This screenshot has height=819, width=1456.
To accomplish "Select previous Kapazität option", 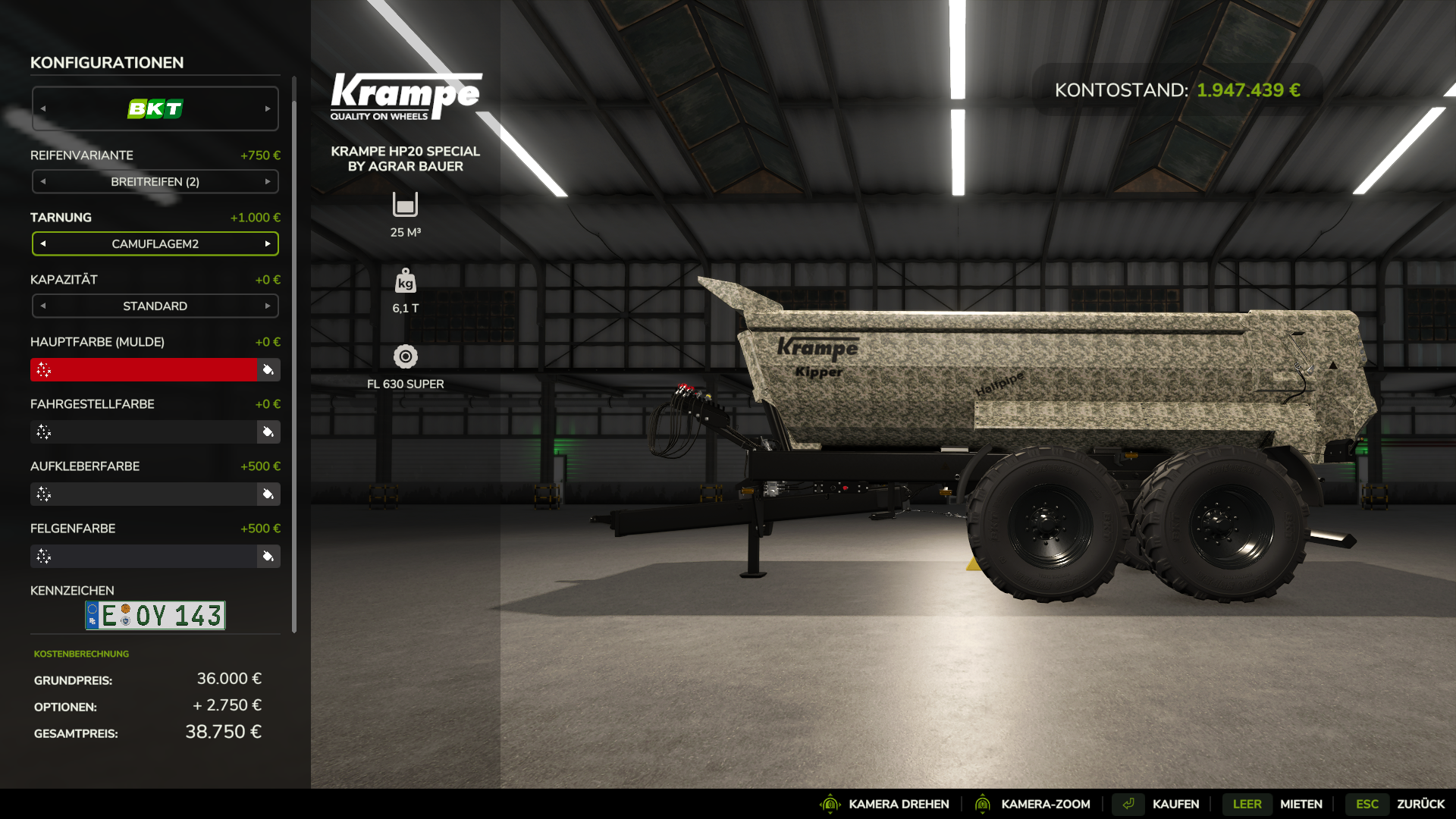I will pos(43,306).
